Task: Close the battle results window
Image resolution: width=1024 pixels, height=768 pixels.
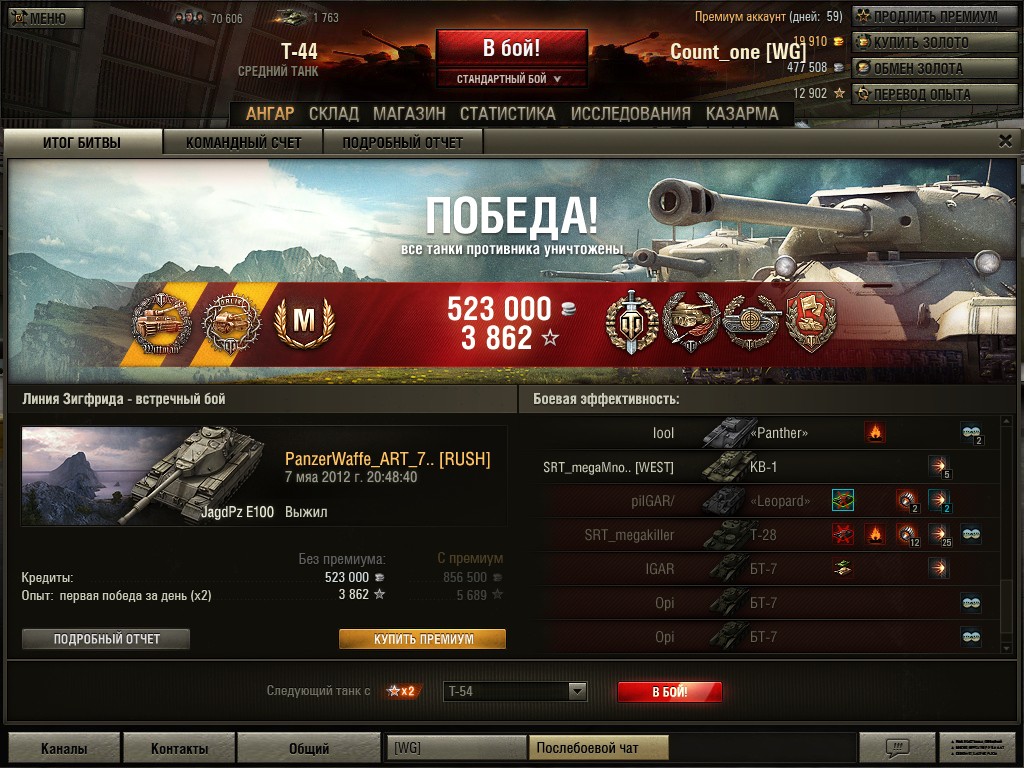Action: pos(1005,141)
